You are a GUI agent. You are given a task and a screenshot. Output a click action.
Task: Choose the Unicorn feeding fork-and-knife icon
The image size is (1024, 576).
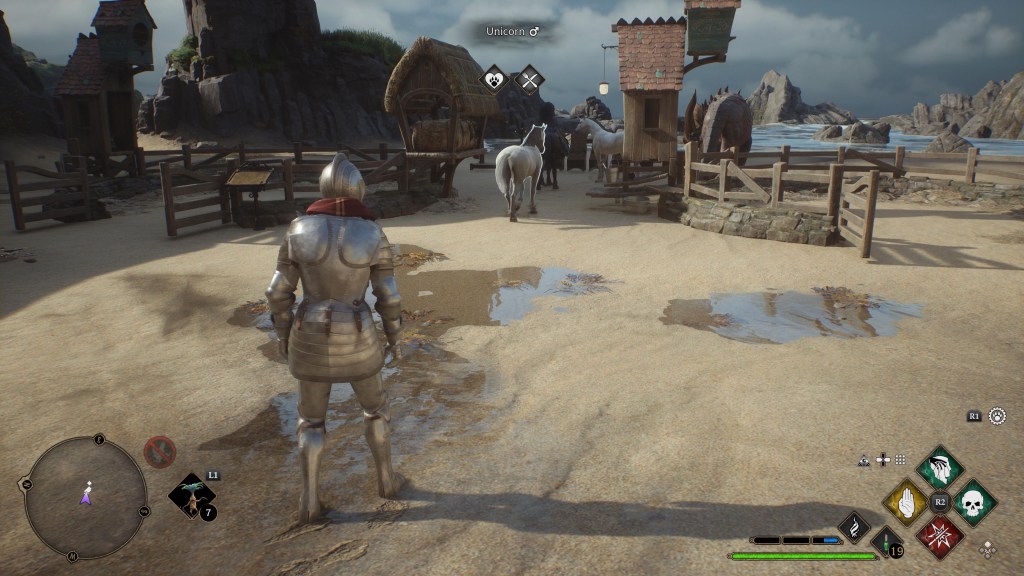(529, 80)
